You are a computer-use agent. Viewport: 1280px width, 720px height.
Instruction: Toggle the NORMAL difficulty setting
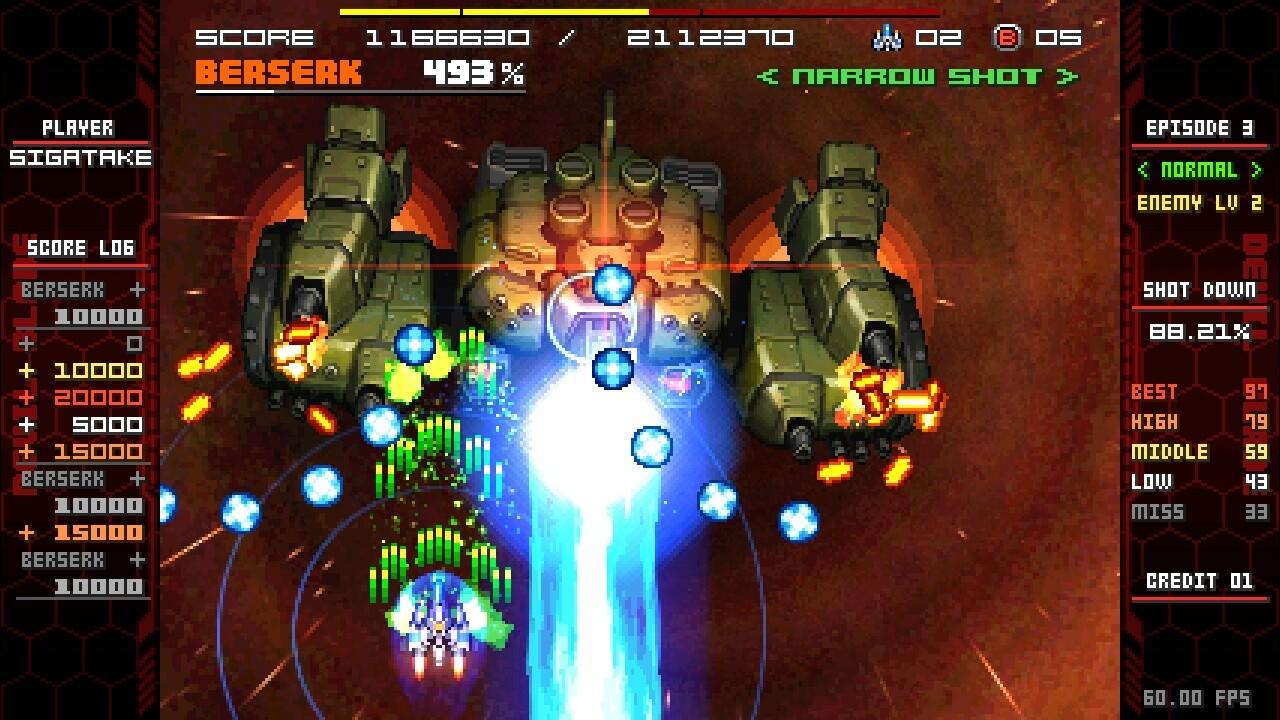(1199, 171)
